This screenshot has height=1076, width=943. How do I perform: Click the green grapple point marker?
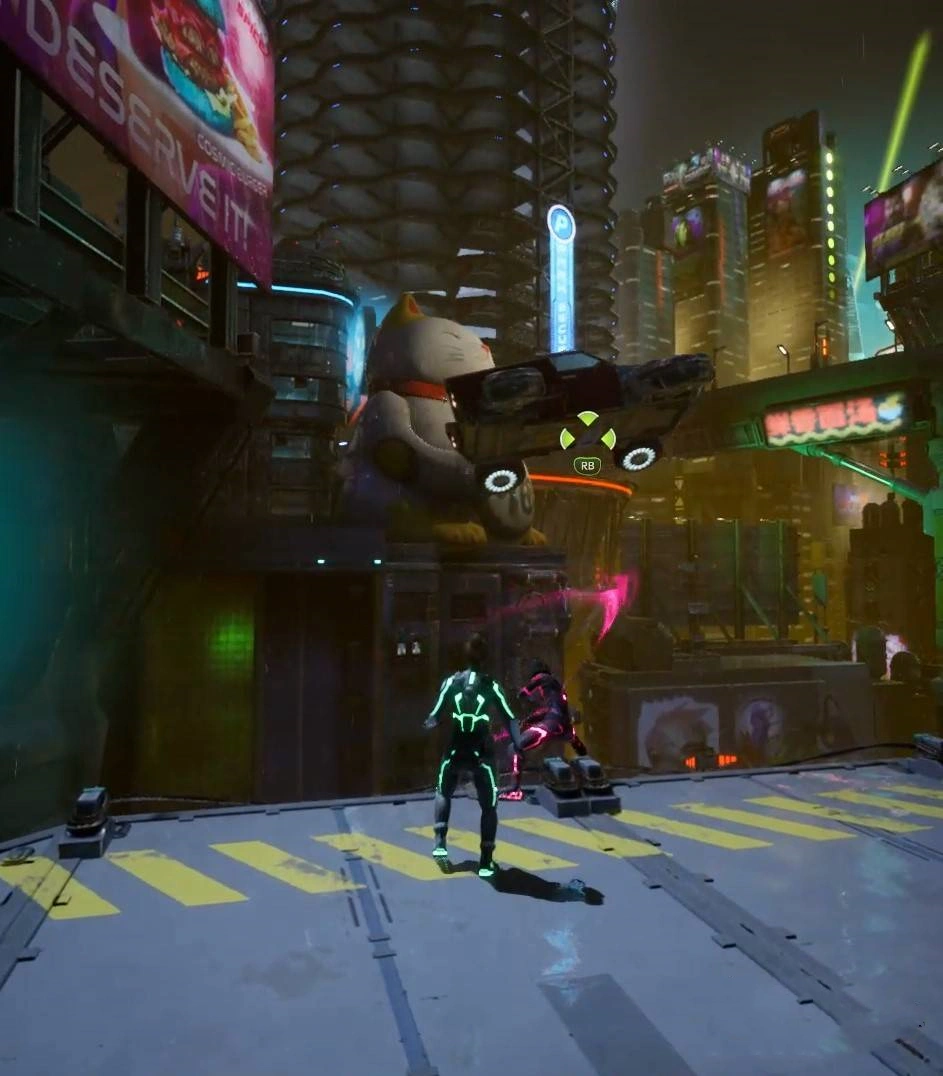(x=587, y=436)
